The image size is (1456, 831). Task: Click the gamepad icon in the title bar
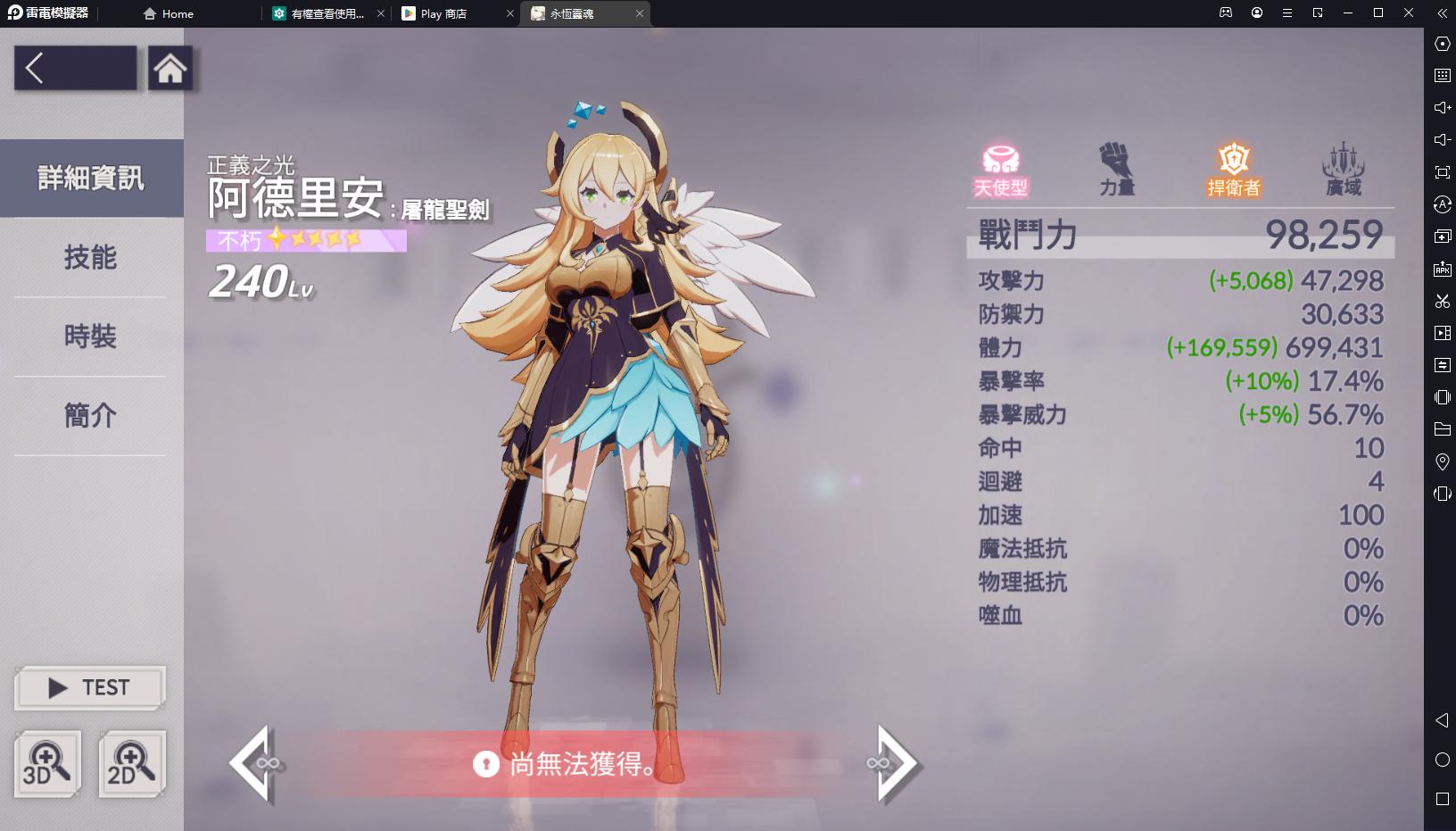pos(1226,12)
